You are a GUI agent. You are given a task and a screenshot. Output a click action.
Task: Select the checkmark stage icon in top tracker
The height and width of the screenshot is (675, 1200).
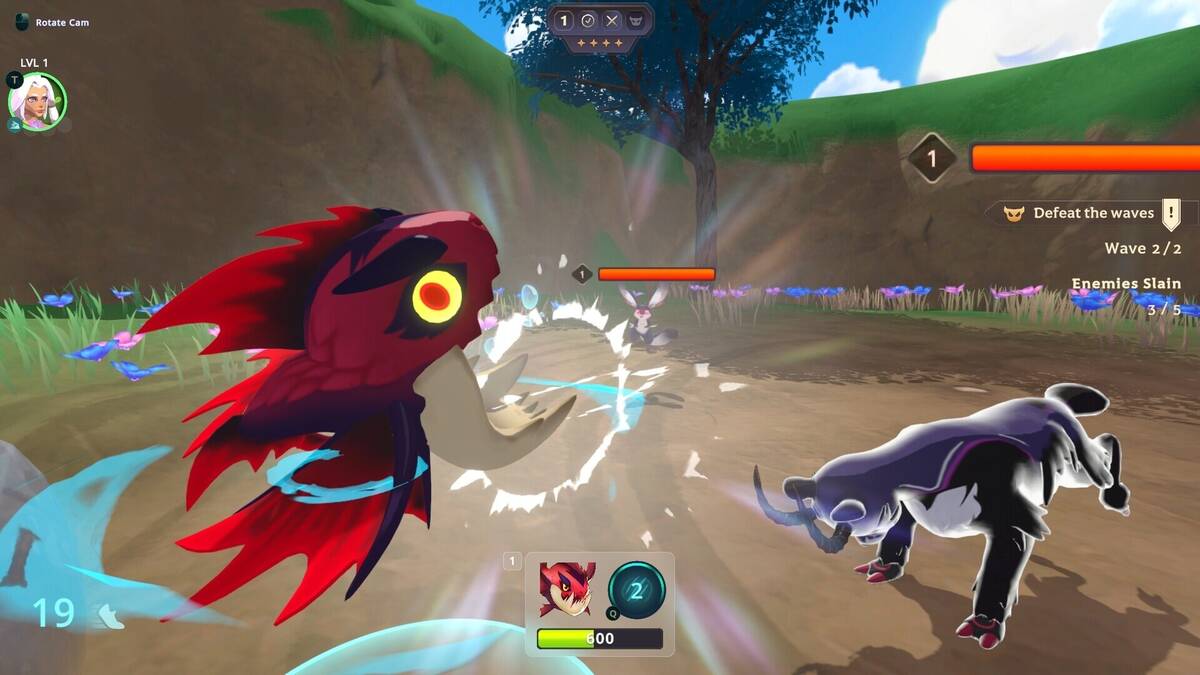pyautogui.click(x=588, y=20)
